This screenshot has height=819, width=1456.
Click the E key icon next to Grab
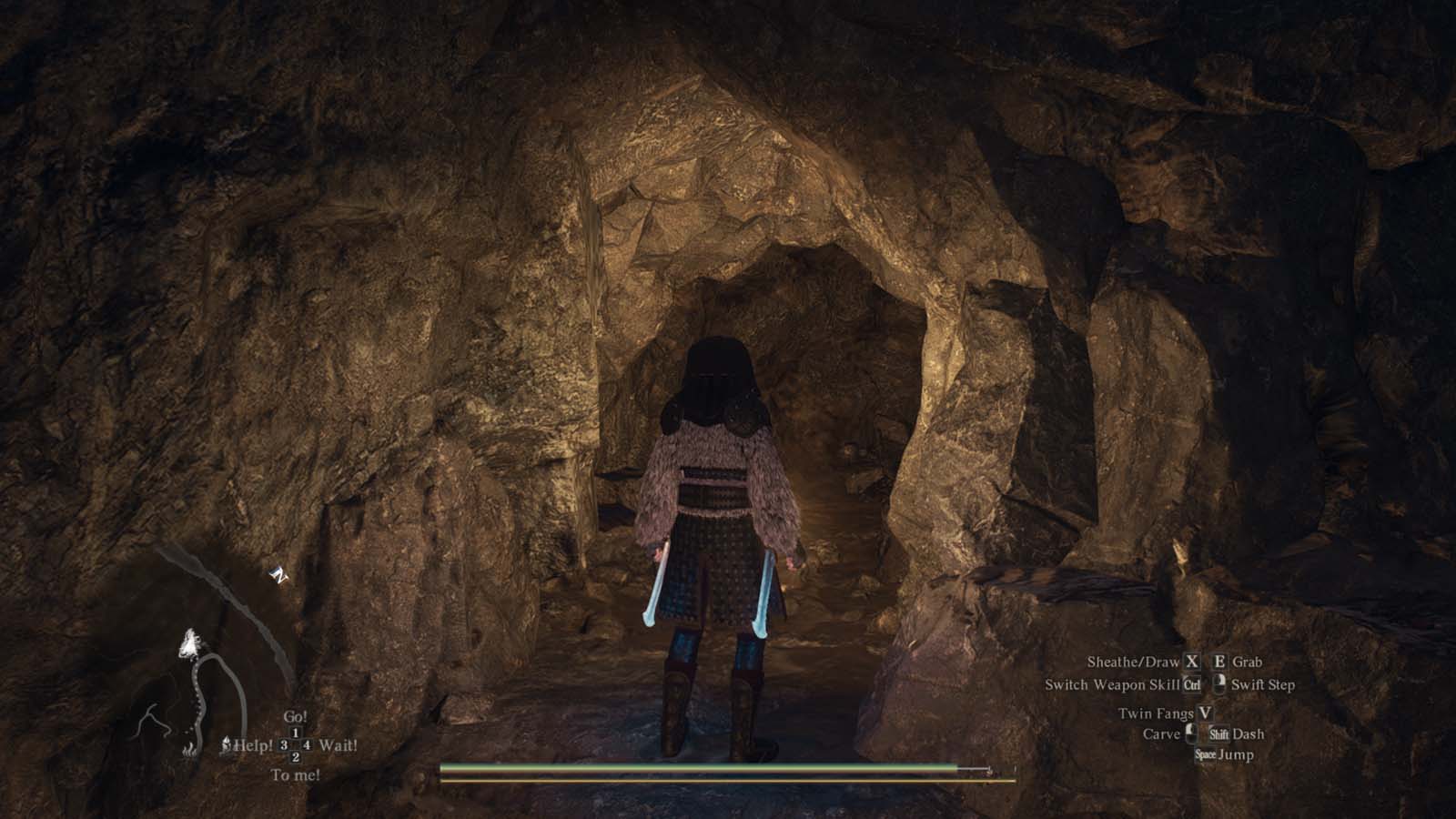[x=1219, y=662]
